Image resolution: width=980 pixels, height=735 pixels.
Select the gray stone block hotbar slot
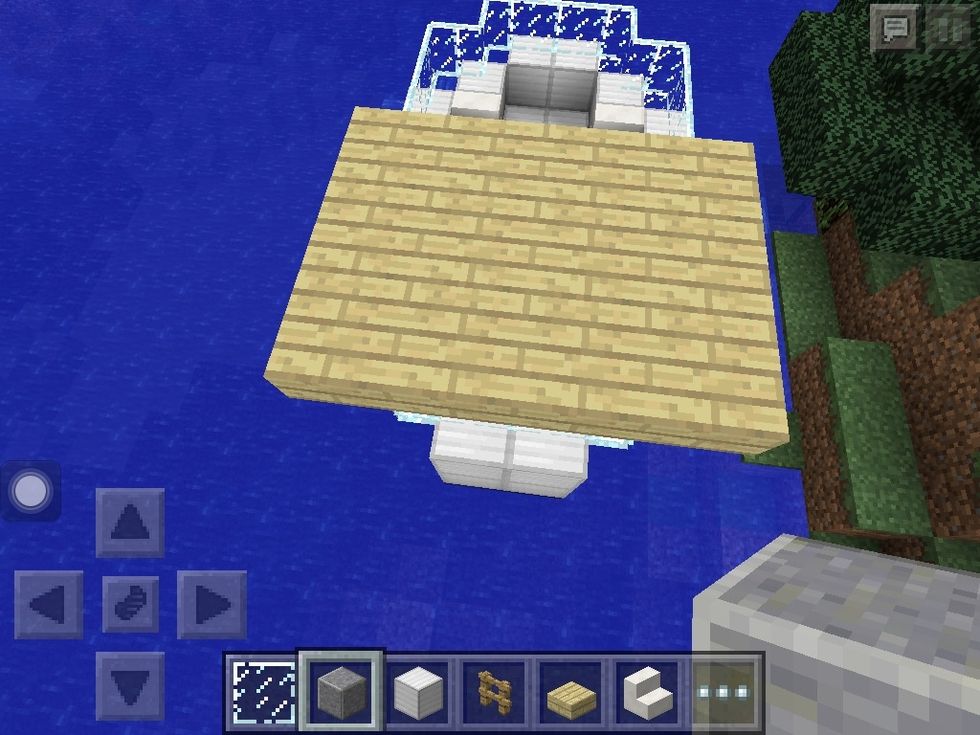tap(340, 691)
